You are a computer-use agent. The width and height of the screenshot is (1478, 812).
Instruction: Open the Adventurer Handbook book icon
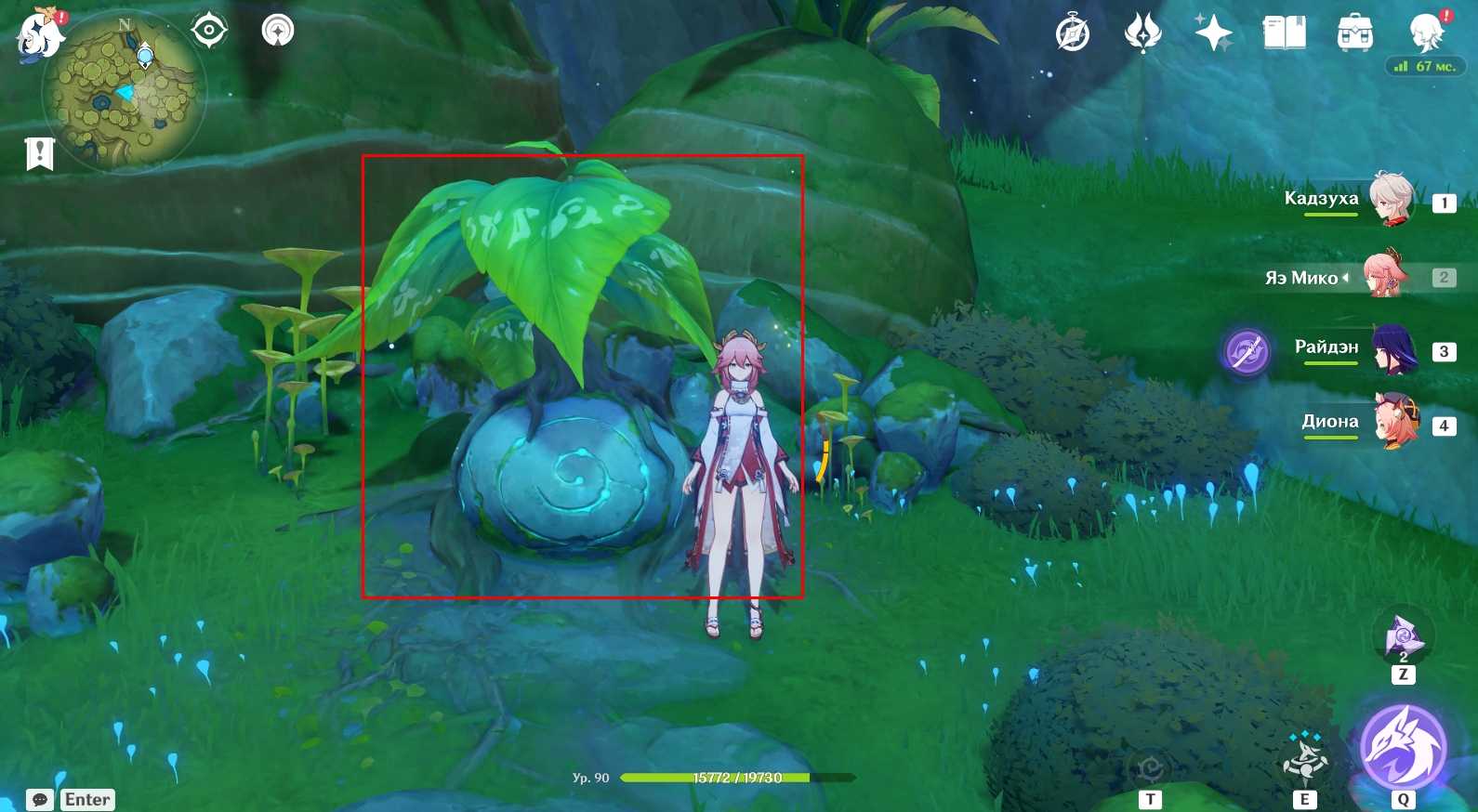tap(1284, 34)
